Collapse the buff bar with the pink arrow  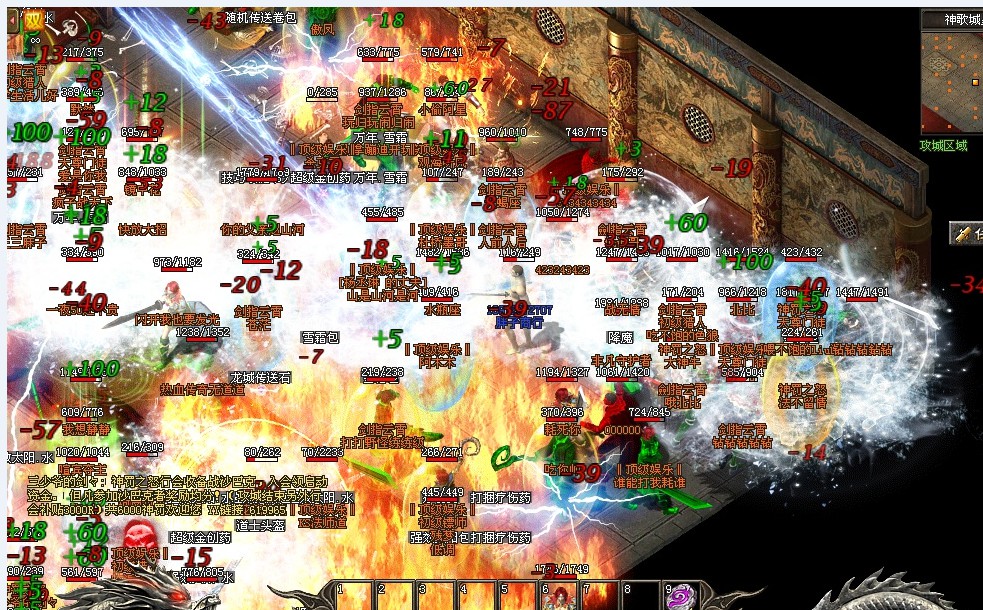(x=13, y=21)
